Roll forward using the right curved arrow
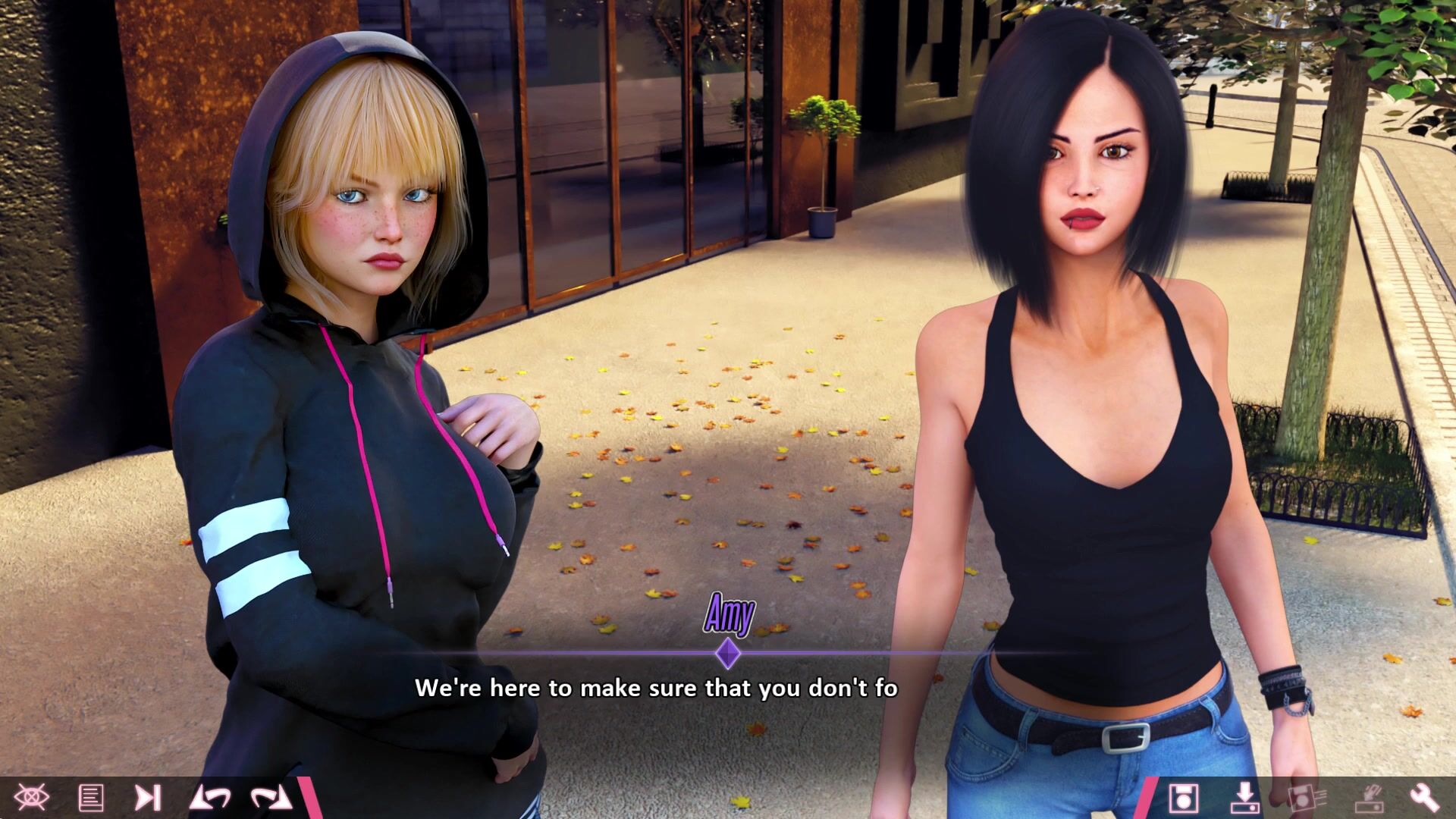This screenshot has width=1456, height=819. 271,798
